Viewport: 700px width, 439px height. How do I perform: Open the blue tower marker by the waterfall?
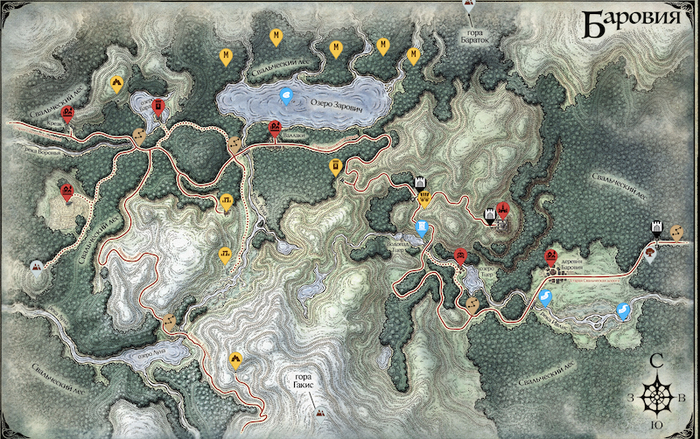422,228
